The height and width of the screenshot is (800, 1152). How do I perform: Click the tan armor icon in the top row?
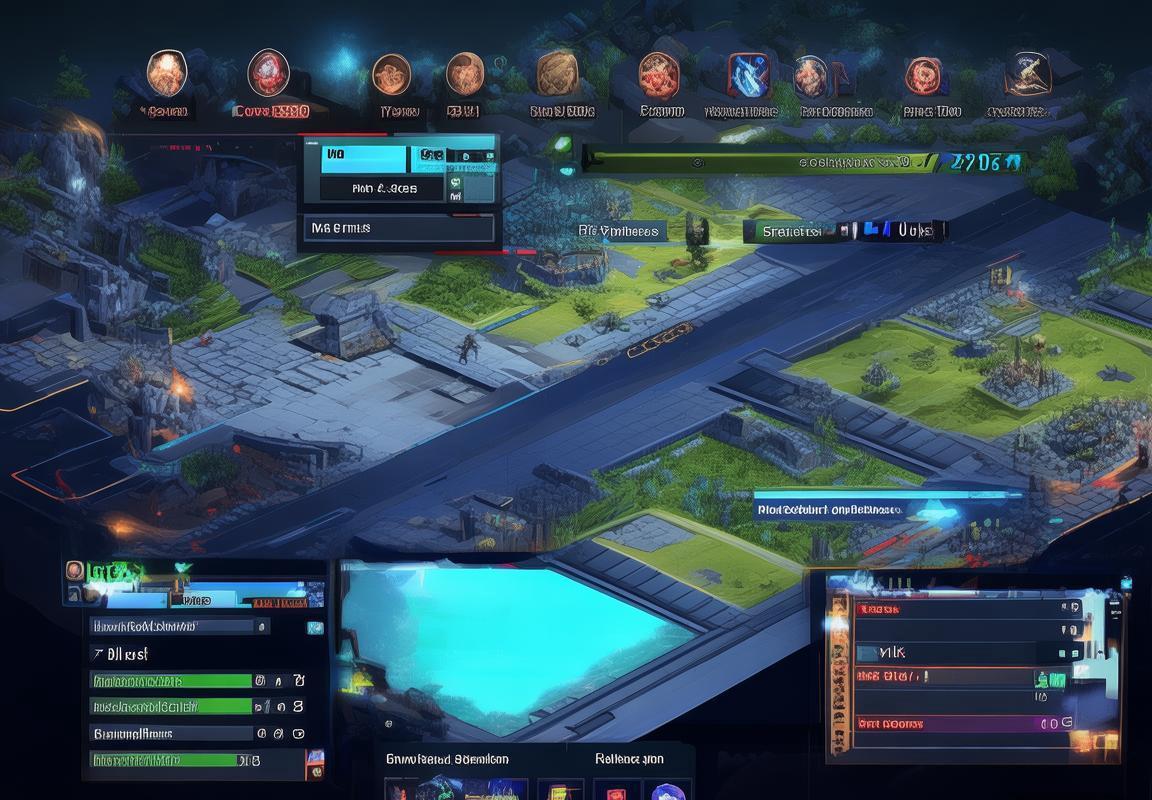pyautogui.click(x=557, y=75)
